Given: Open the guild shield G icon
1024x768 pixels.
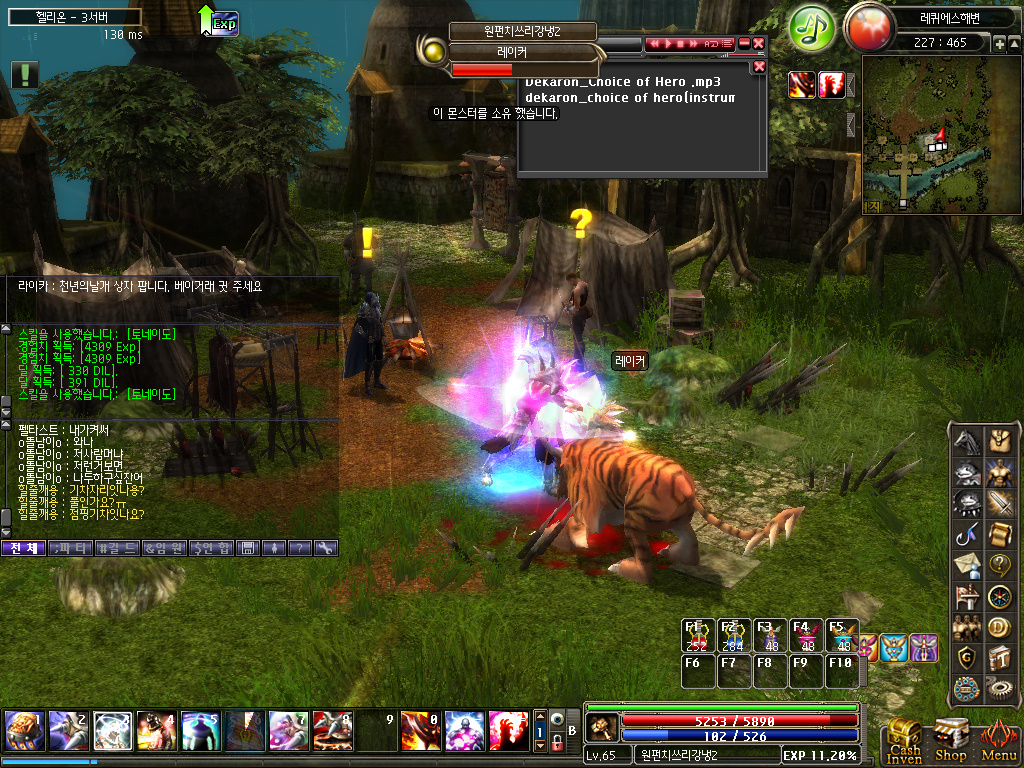Looking at the screenshot, I should pos(966,657).
